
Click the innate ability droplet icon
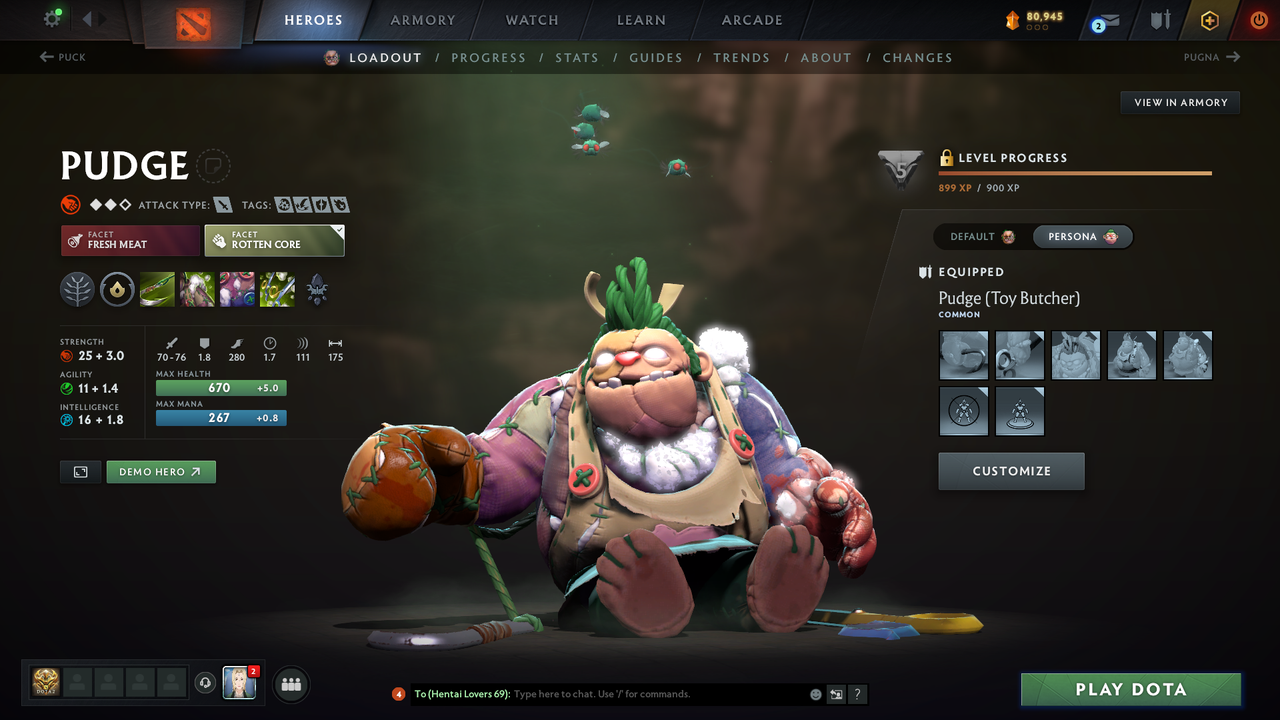117,290
